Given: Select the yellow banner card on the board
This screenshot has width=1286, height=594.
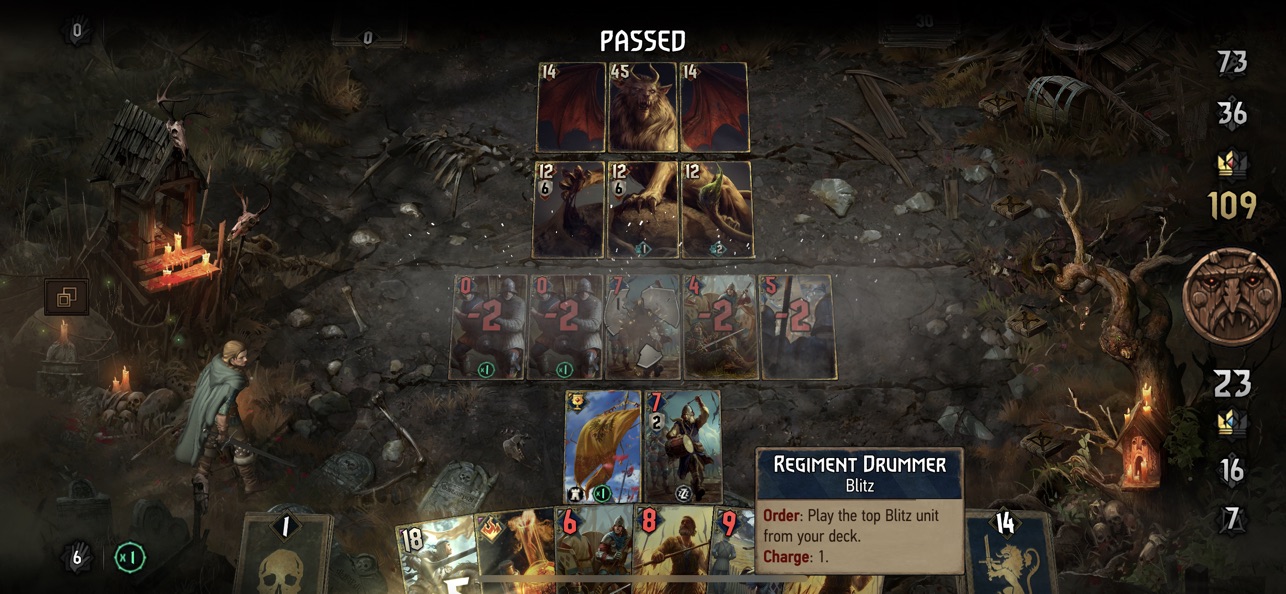Looking at the screenshot, I should (602, 445).
